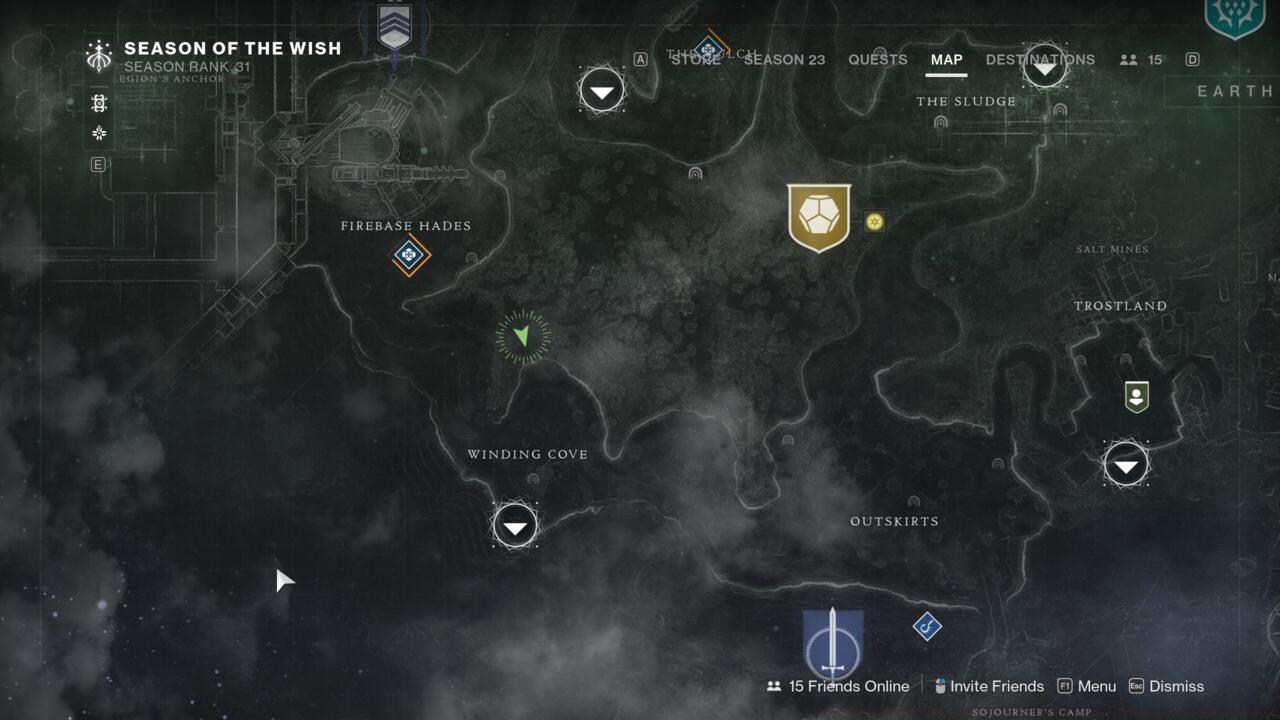The width and height of the screenshot is (1280, 720).
Task: Select the landing zone icon in Trostland
Action: pyautogui.click(x=1126, y=464)
